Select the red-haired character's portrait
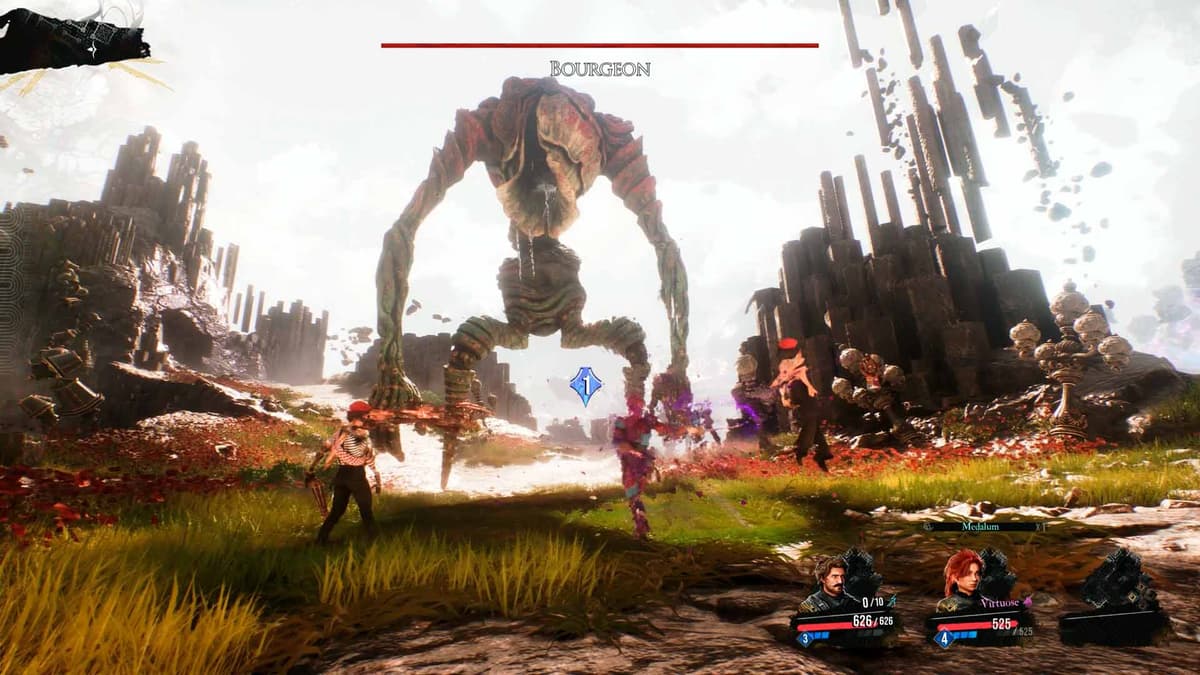 point(961,581)
